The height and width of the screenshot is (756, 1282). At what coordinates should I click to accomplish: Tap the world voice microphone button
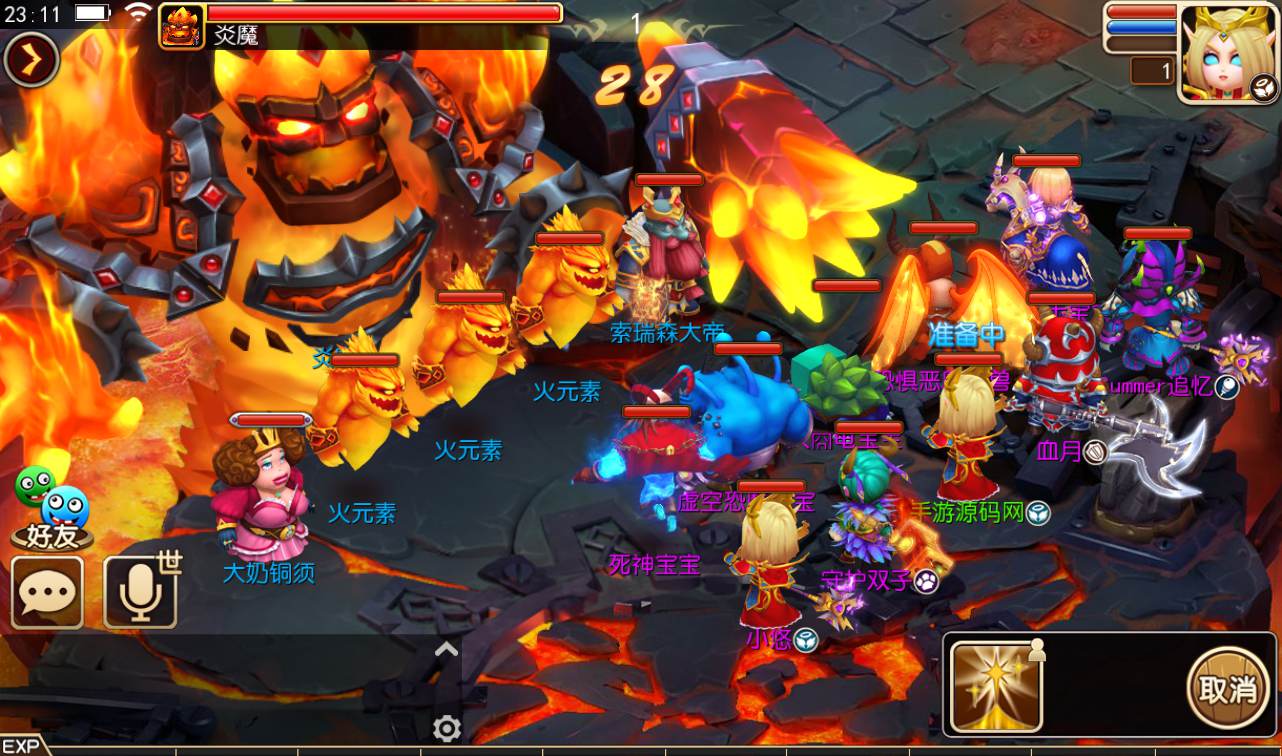[140, 592]
